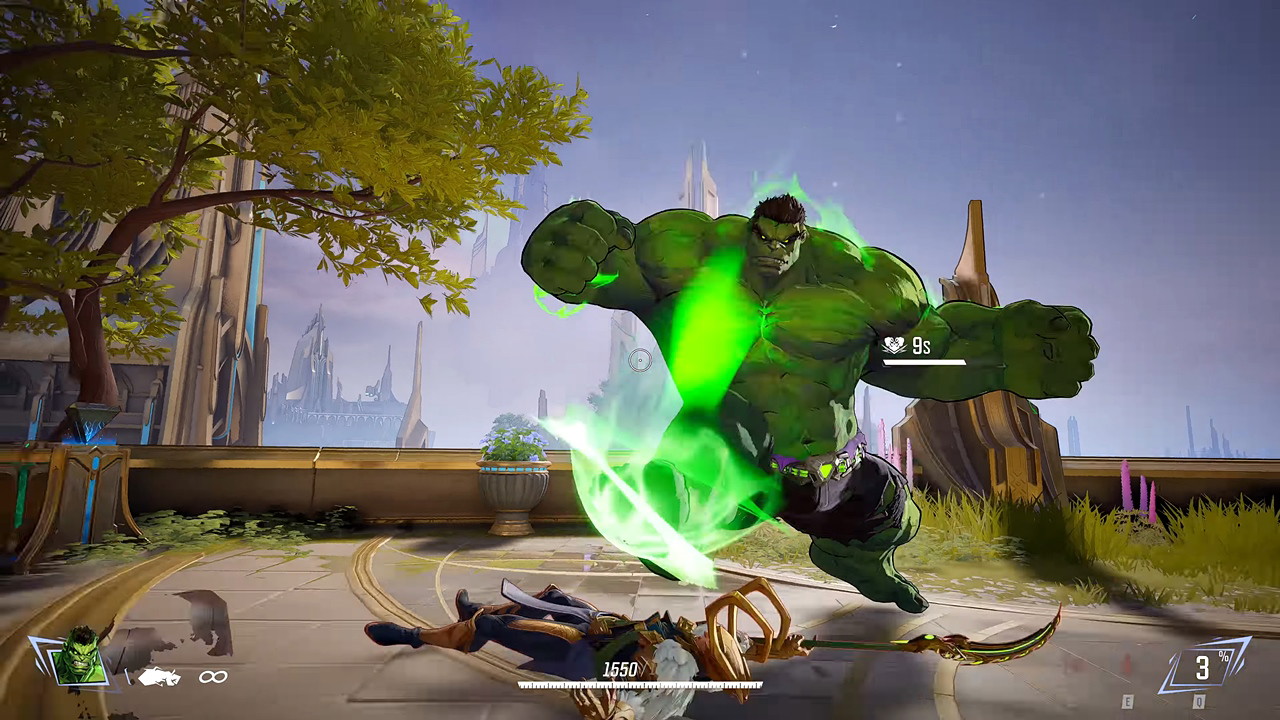The height and width of the screenshot is (720, 1280).
Task: Select the white fist attack icon
Action: 159,677
